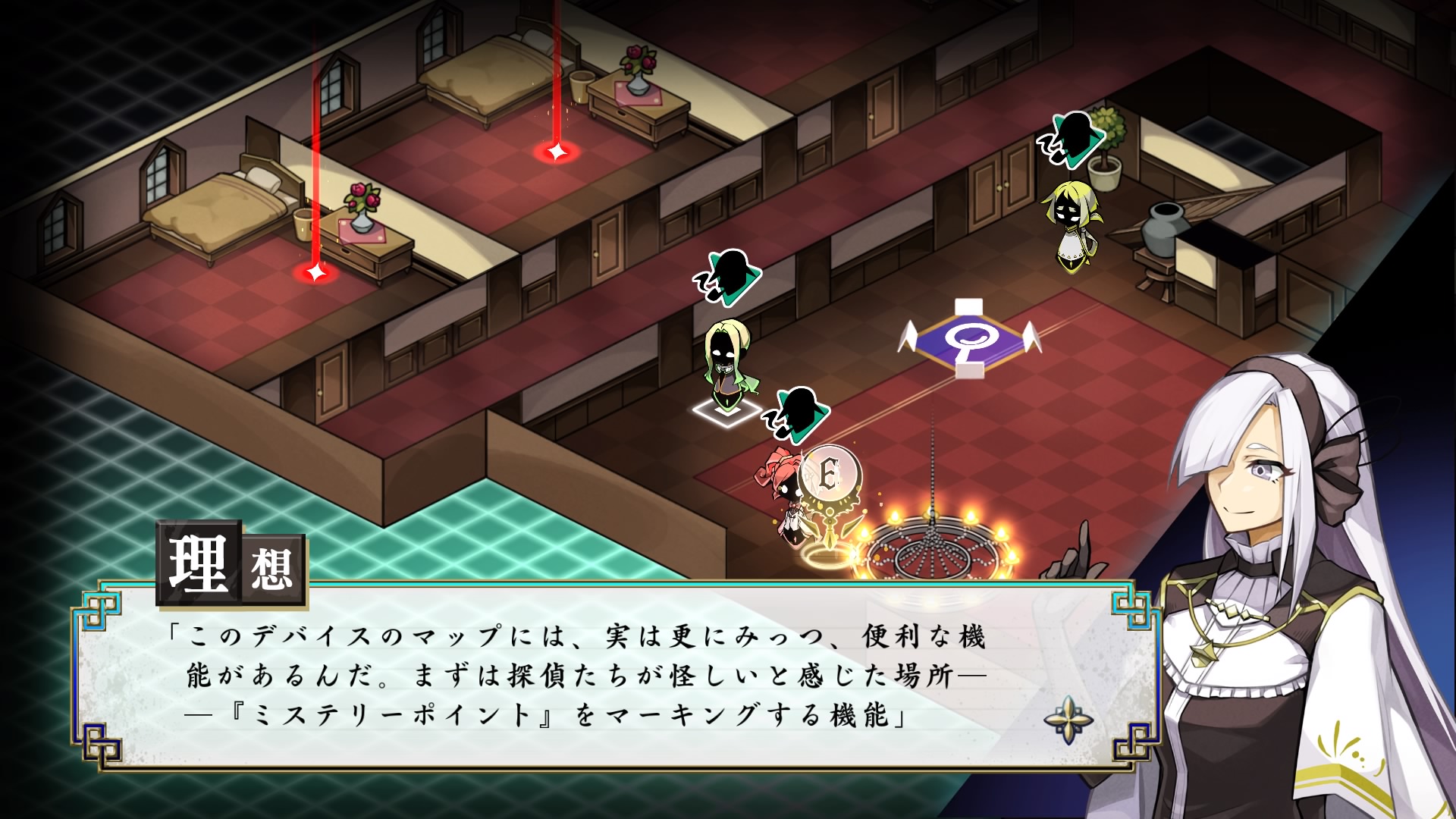Select the silhouette marker beside the potted plant
The image size is (1456, 819).
click(1072, 138)
